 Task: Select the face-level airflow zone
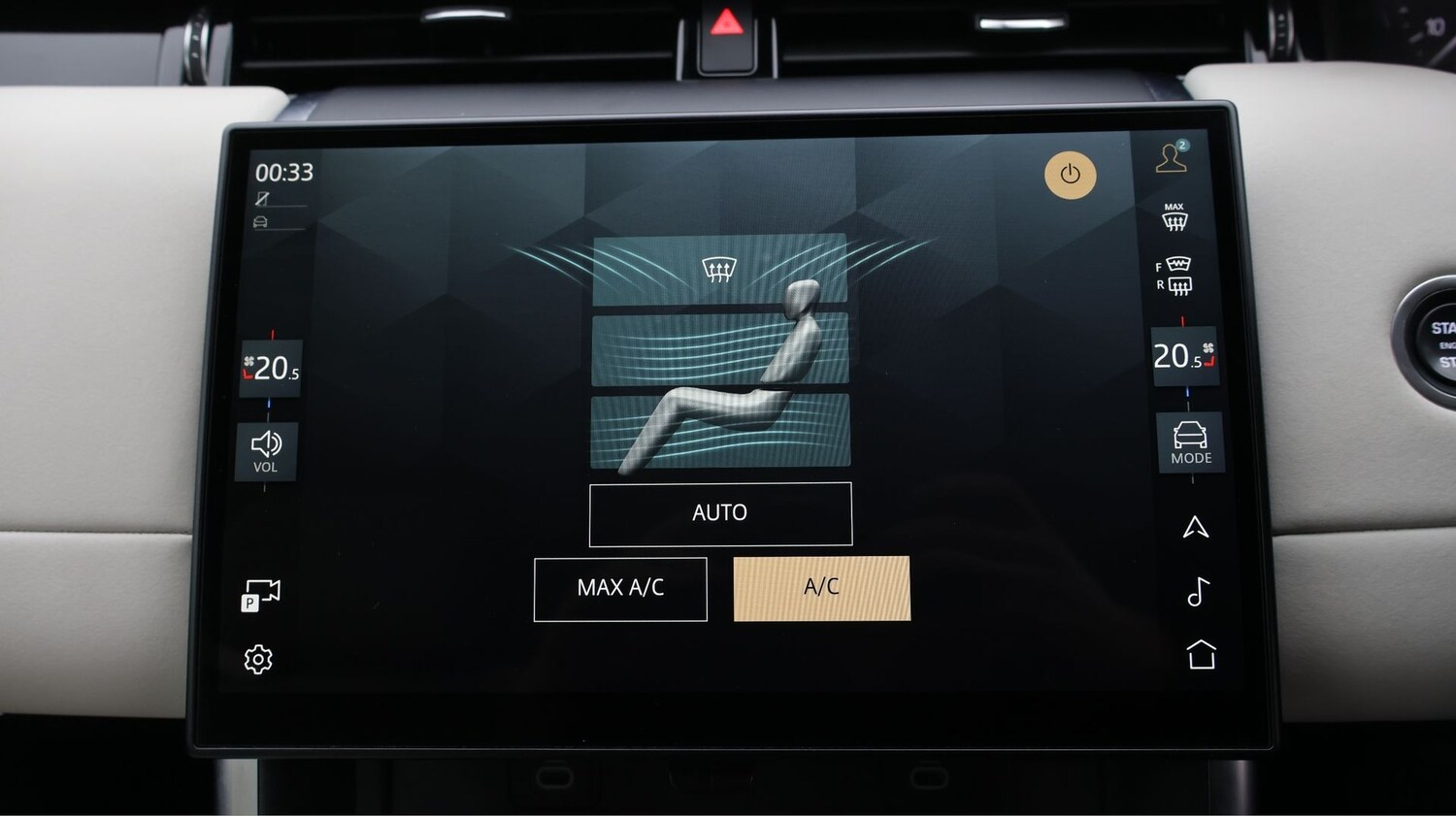click(x=719, y=348)
